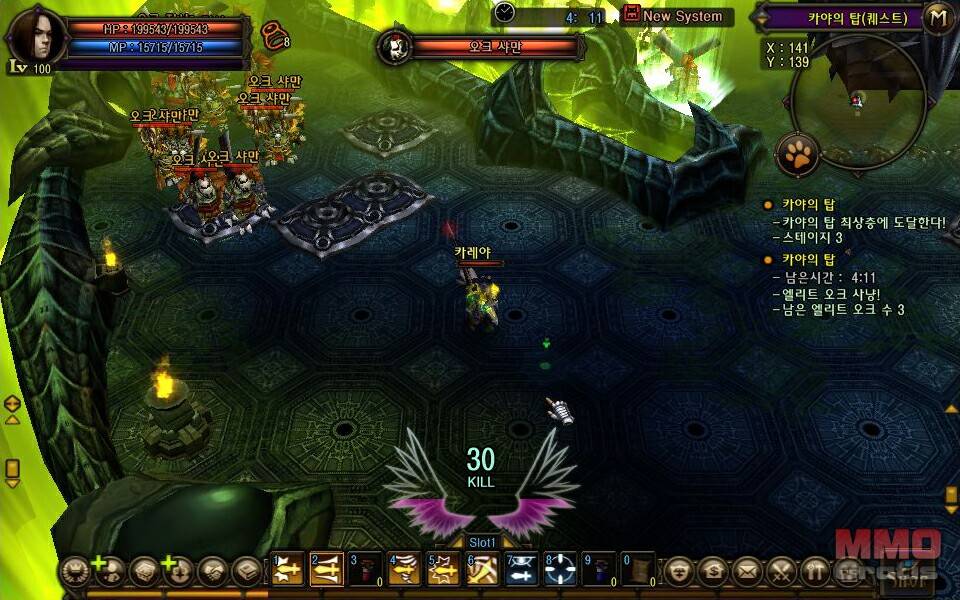Viewport: 960px width, 600px height.
Task: Click the circular minimap
Action: [855, 100]
